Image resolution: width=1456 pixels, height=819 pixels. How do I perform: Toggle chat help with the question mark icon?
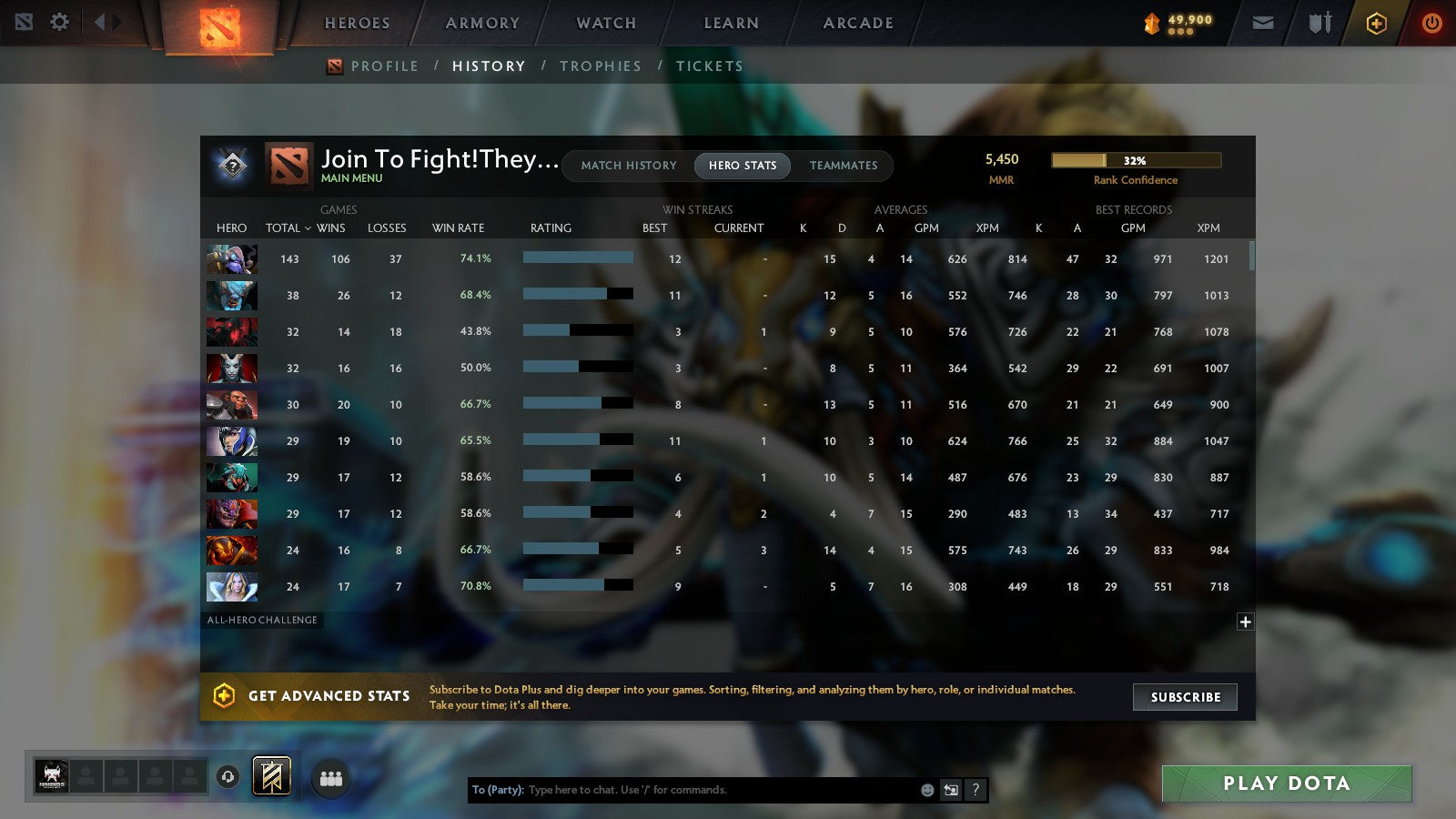point(974,790)
